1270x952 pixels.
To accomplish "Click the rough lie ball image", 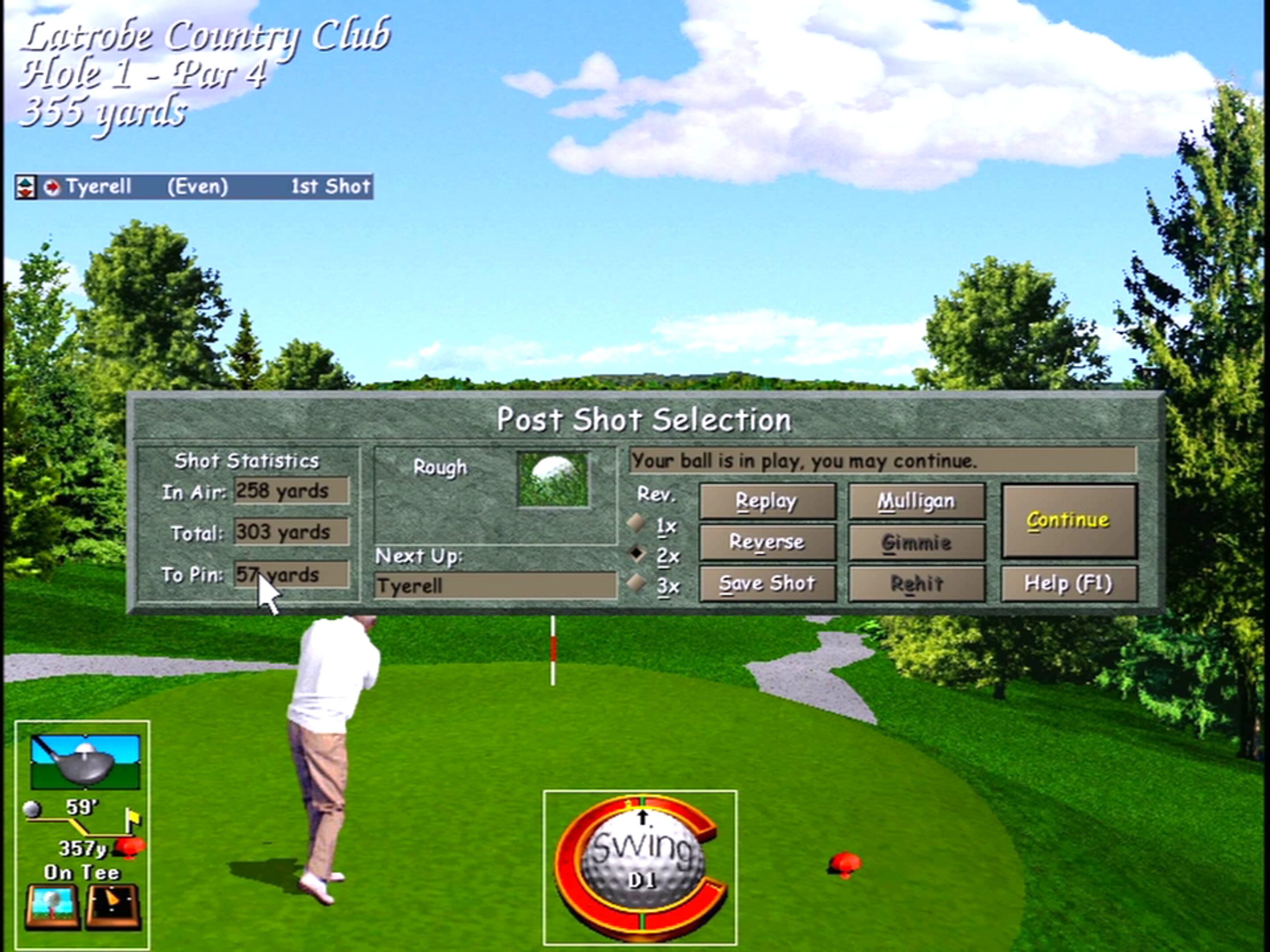I will 554,479.
